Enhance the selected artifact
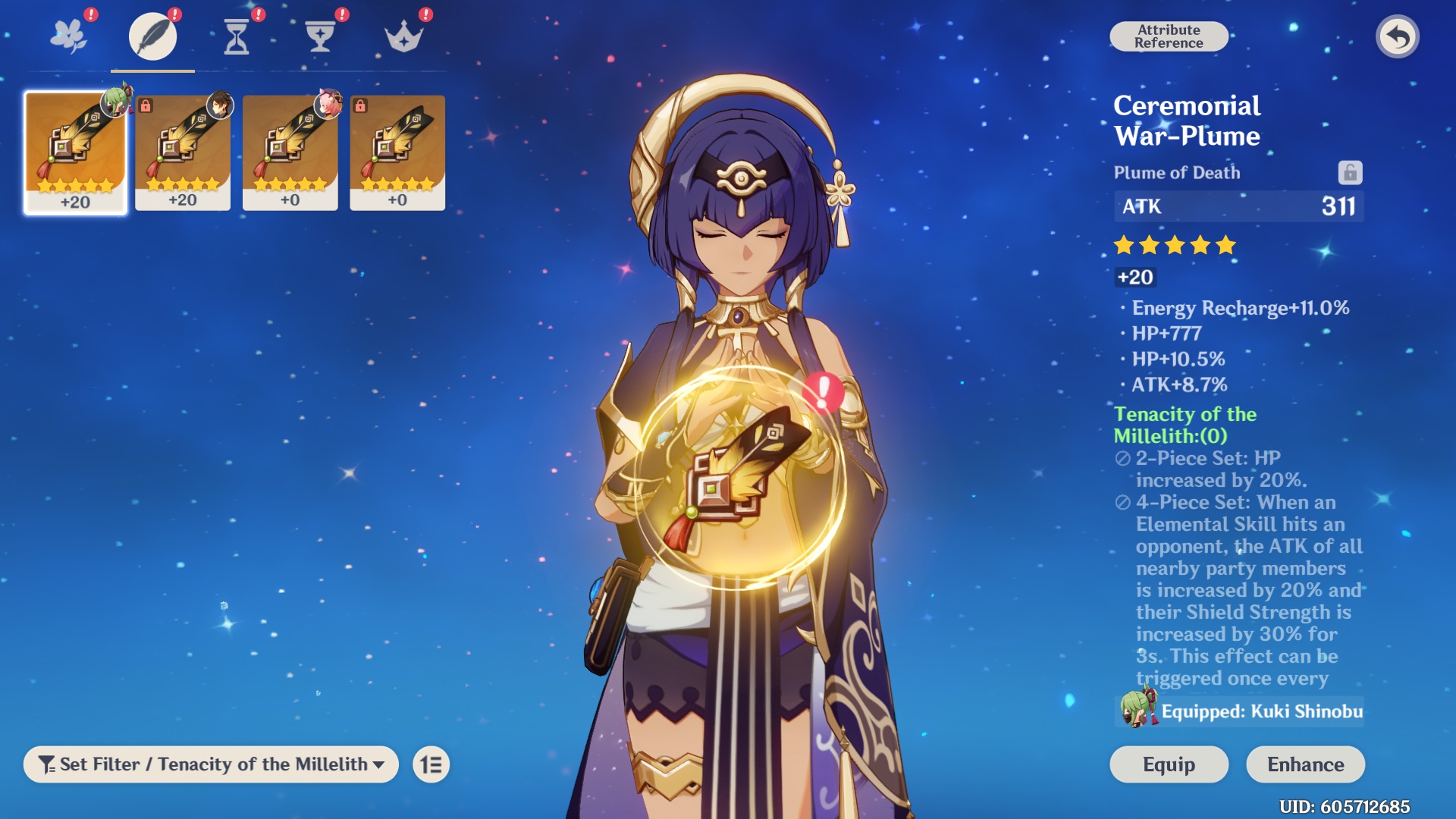The width and height of the screenshot is (1456, 819). (x=1305, y=764)
